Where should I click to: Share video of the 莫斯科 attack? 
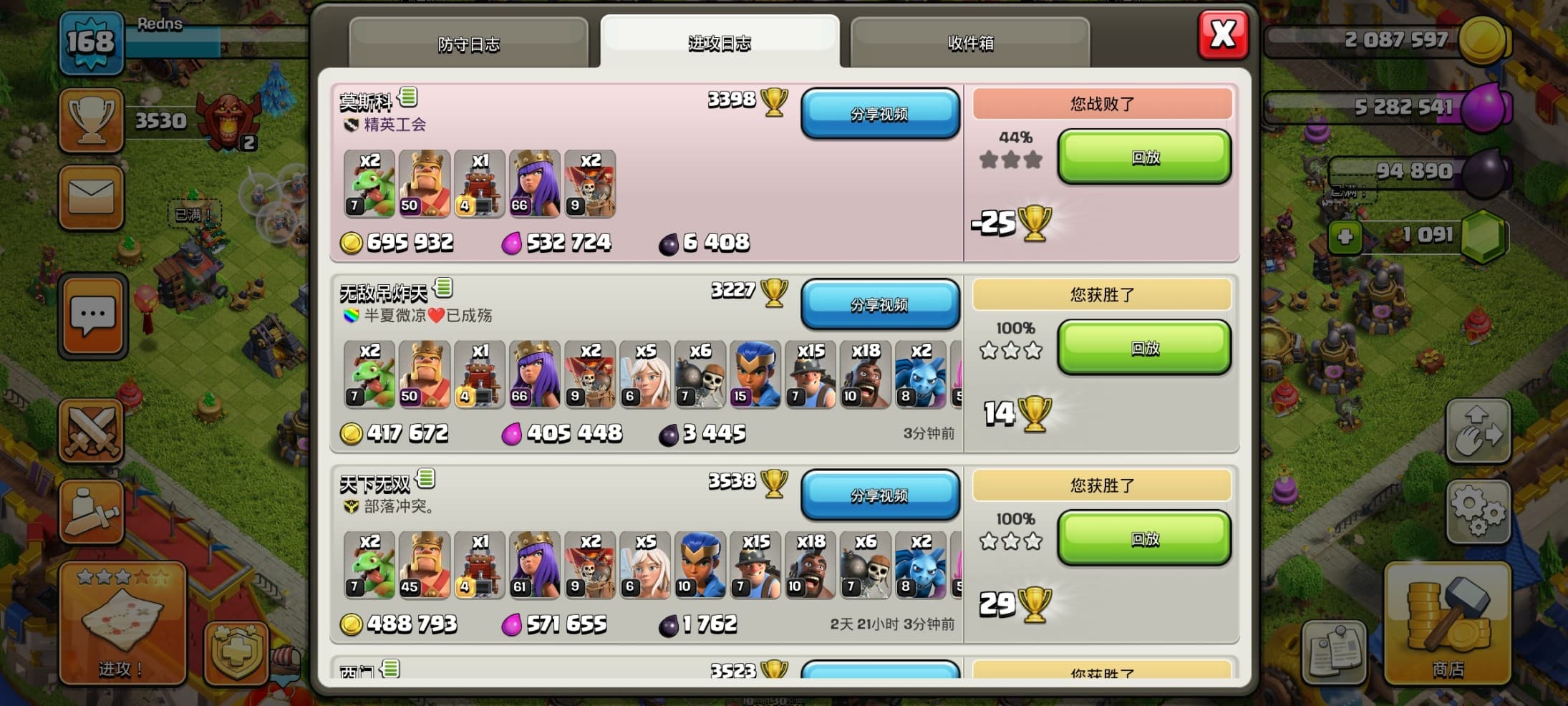(879, 114)
